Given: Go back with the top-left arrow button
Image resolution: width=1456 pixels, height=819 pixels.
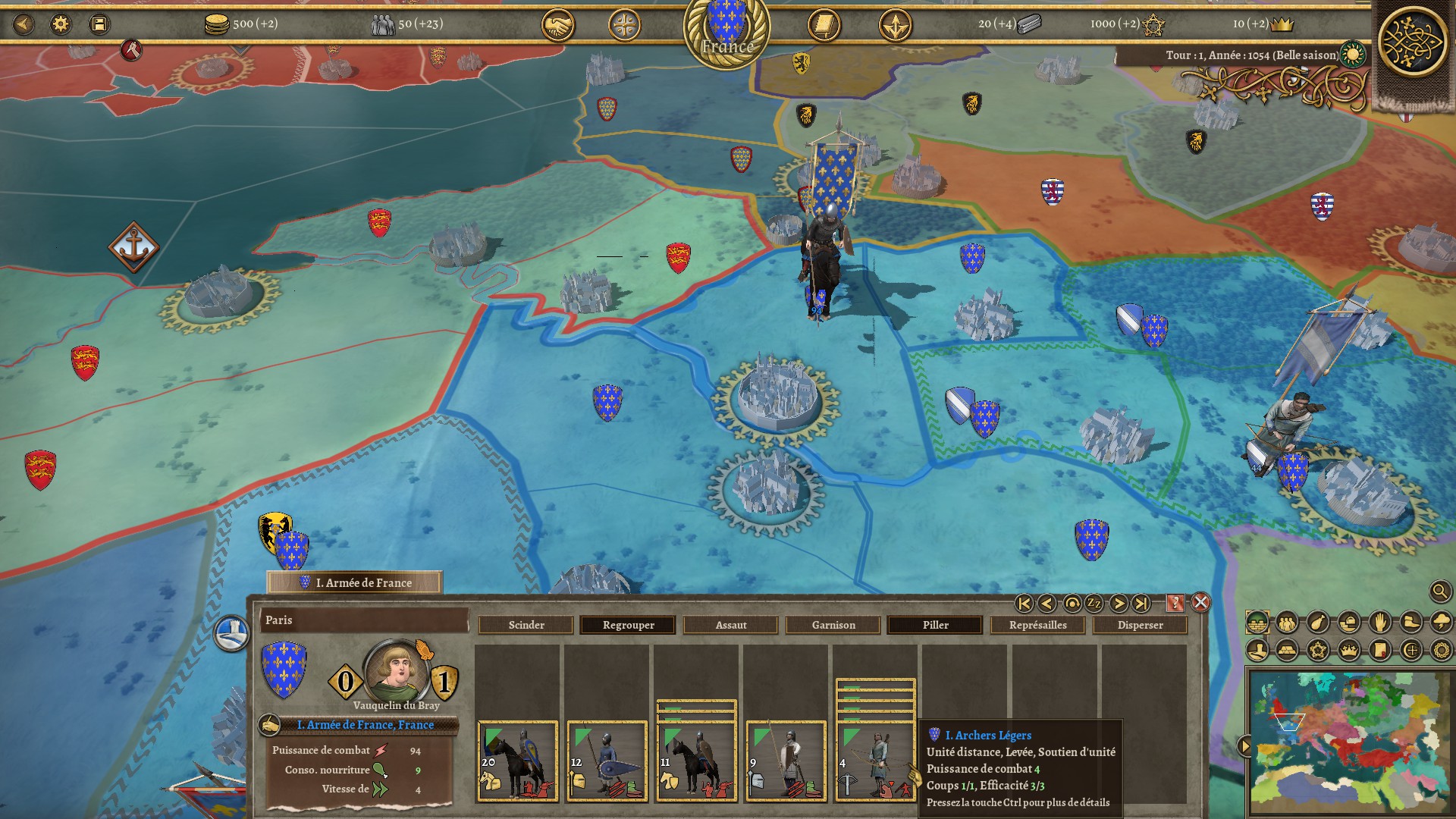Looking at the screenshot, I should click(x=24, y=24).
